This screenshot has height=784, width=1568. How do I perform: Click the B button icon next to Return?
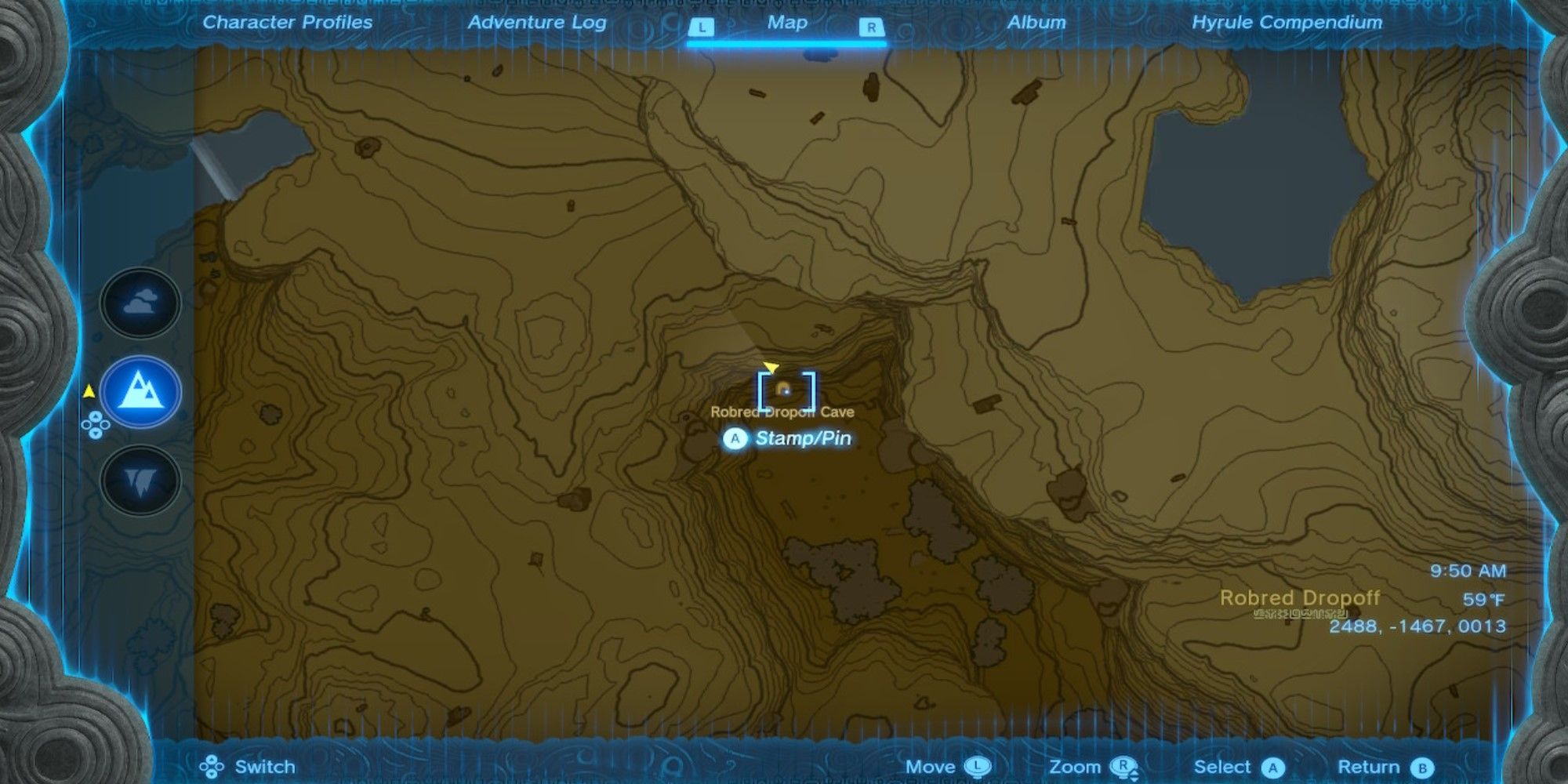click(x=1421, y=767)
